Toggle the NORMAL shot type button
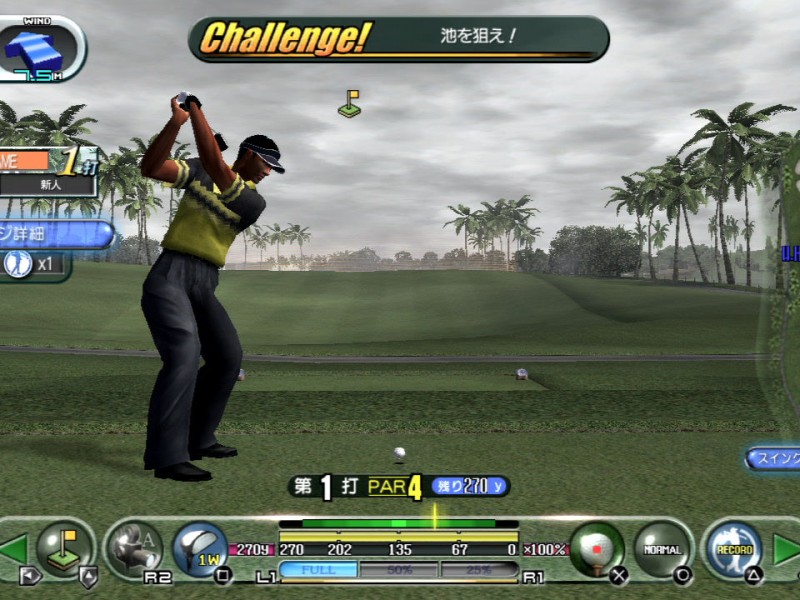 click(x=661, y=548)
